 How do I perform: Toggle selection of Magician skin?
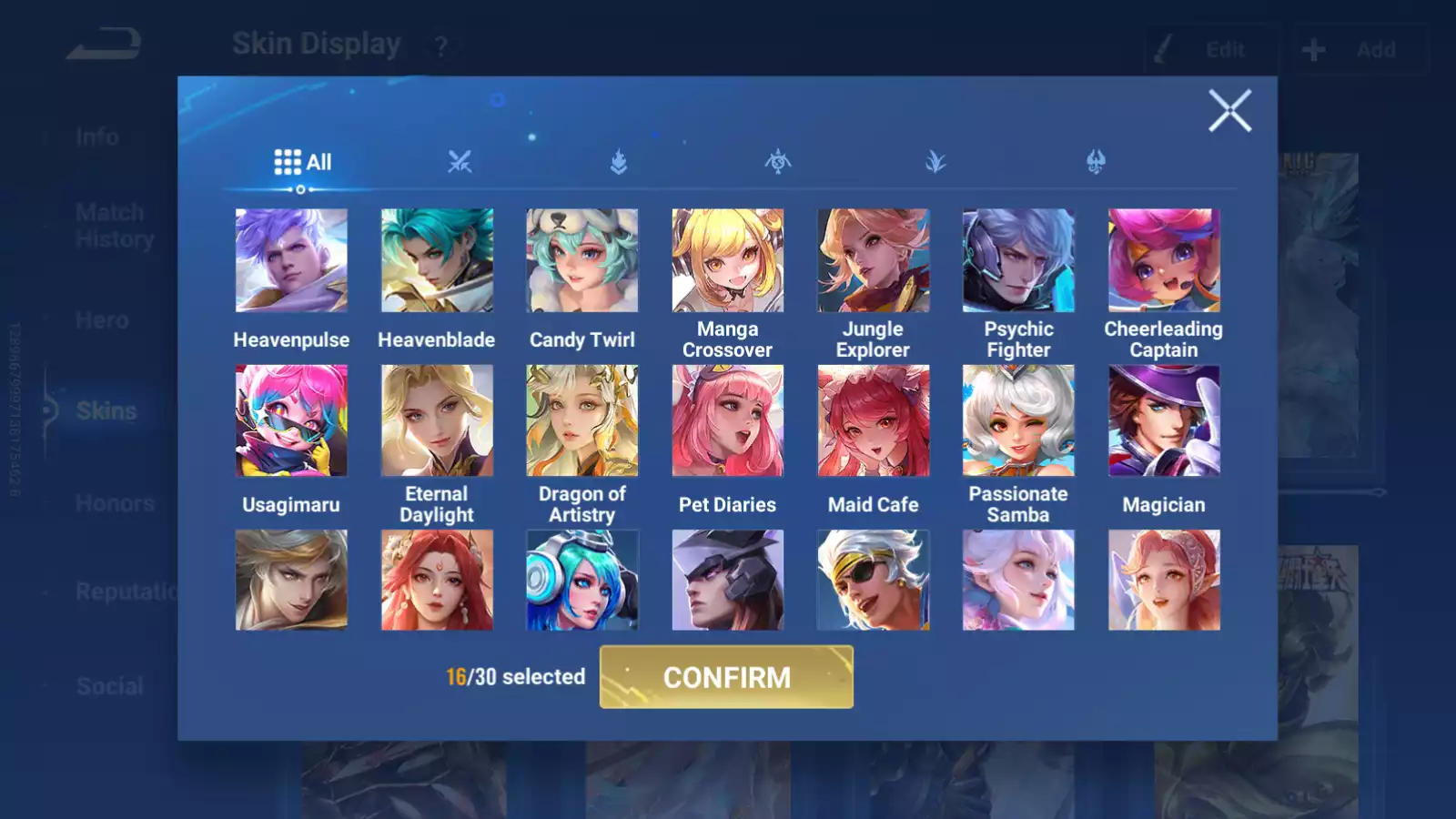(1164, 420)
